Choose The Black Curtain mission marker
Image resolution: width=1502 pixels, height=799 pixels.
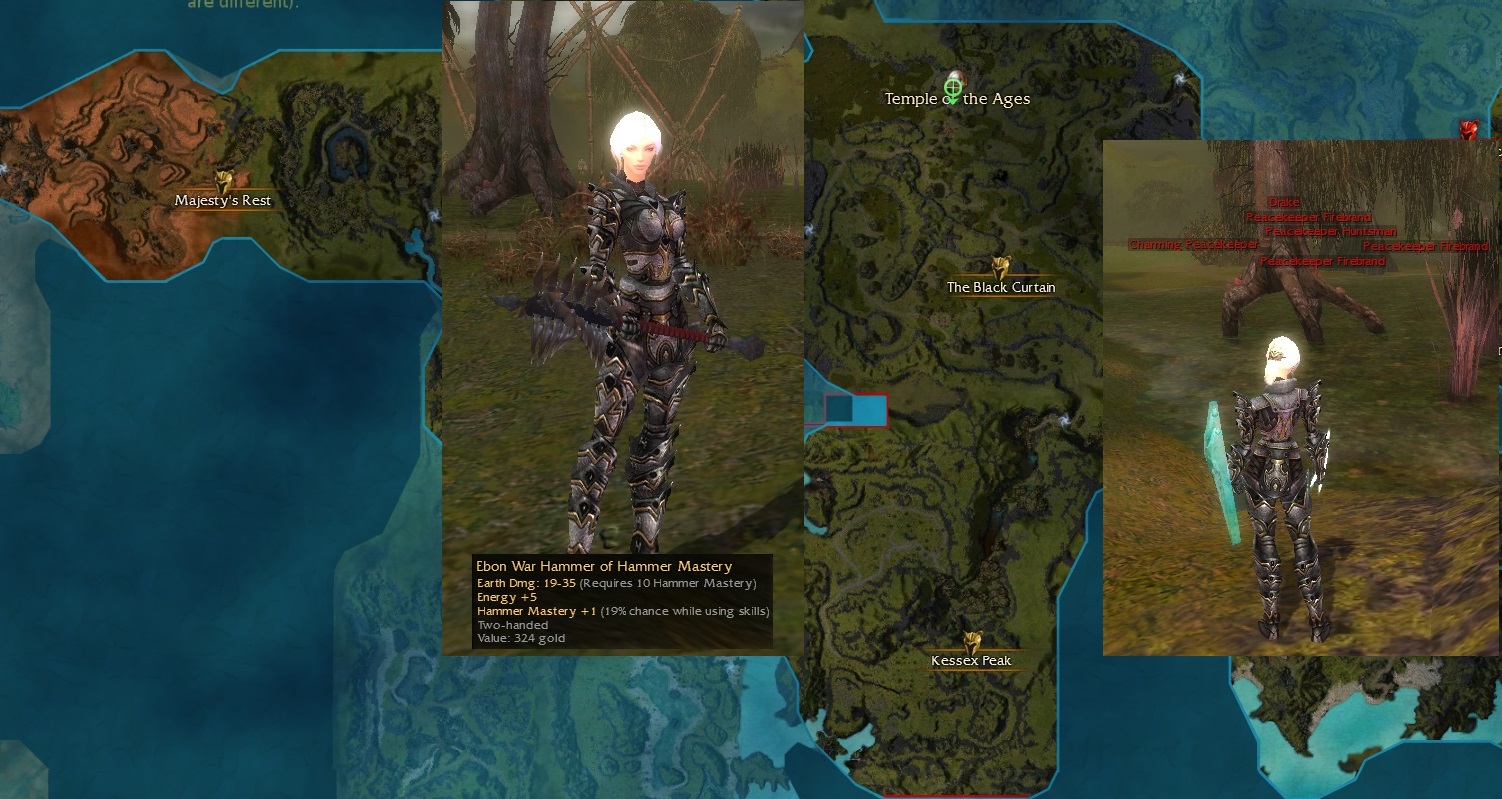click(x=1000, y=268)
